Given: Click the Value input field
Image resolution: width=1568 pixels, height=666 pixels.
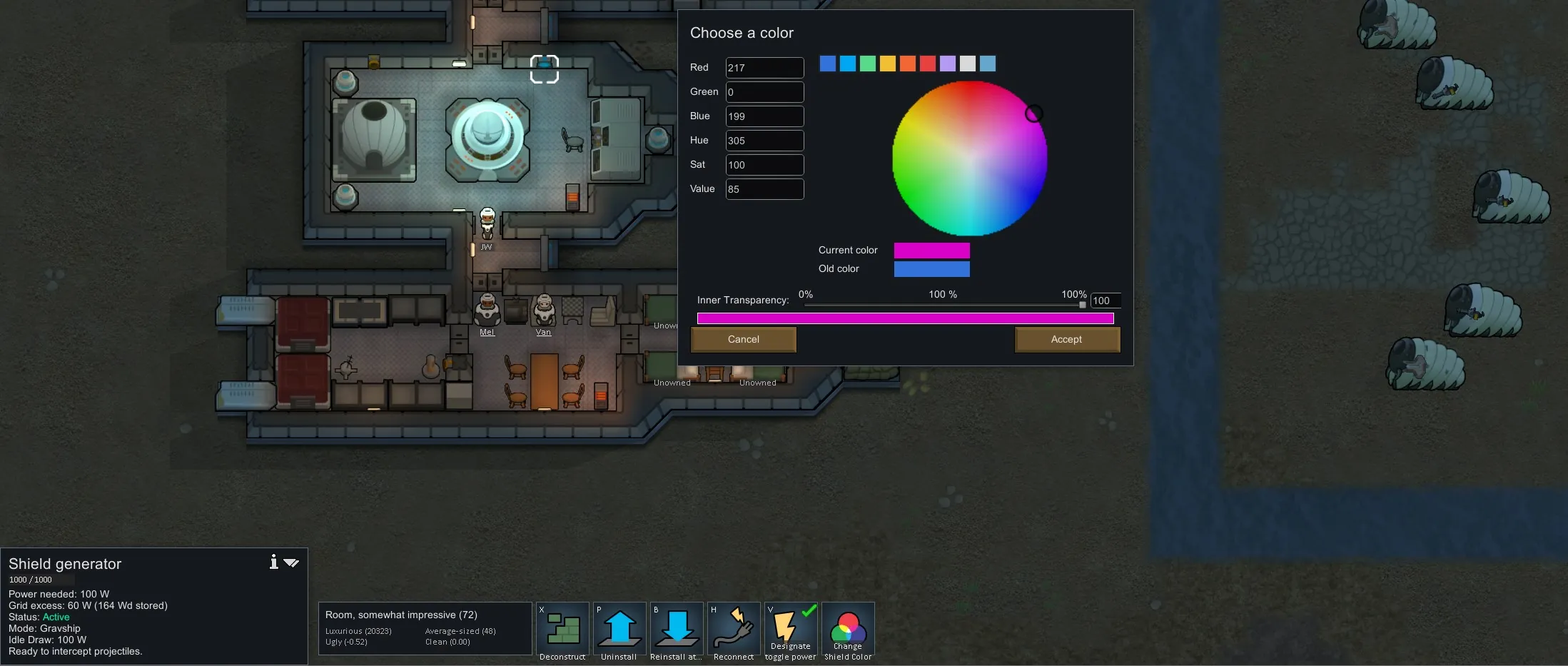Looking at the screenshot, I should [x=764, y=189].
